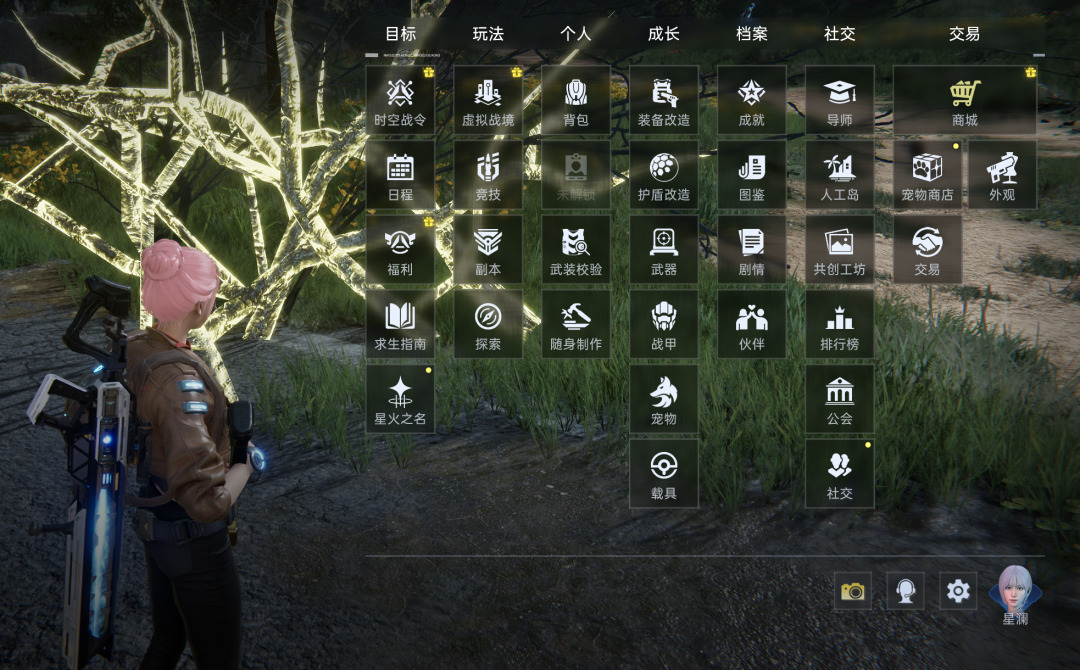Open the 武器 weapons menu
This screenshot has width=1080, height=670.
(664, 249)
